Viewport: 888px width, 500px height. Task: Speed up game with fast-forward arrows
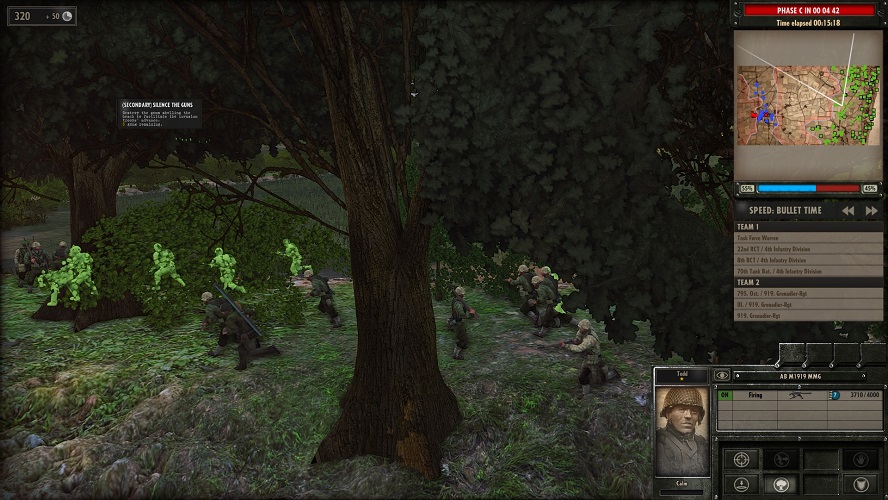(x=871, y=211)
